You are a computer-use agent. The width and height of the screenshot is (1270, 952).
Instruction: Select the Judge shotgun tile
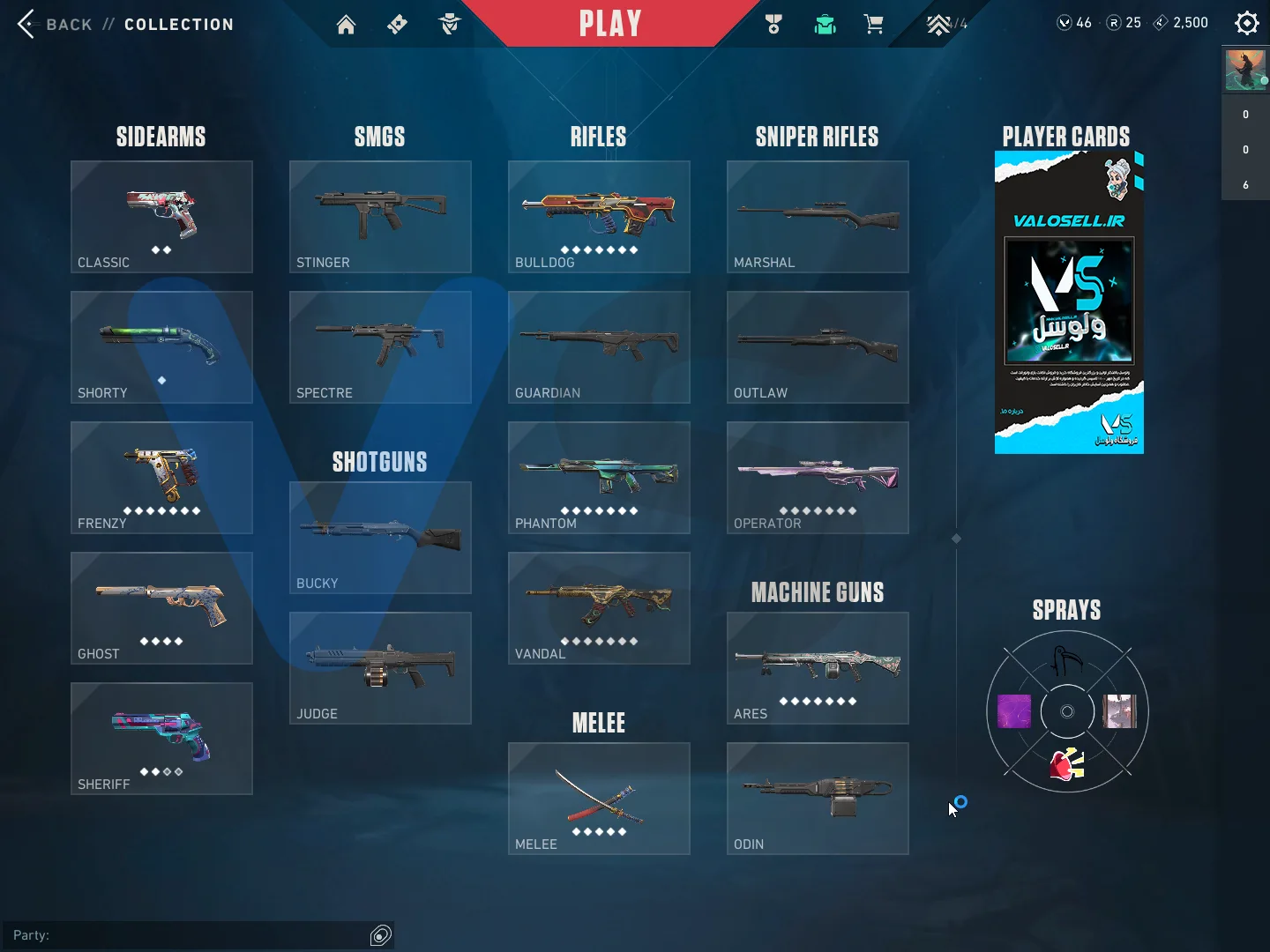tap(380, 668)
